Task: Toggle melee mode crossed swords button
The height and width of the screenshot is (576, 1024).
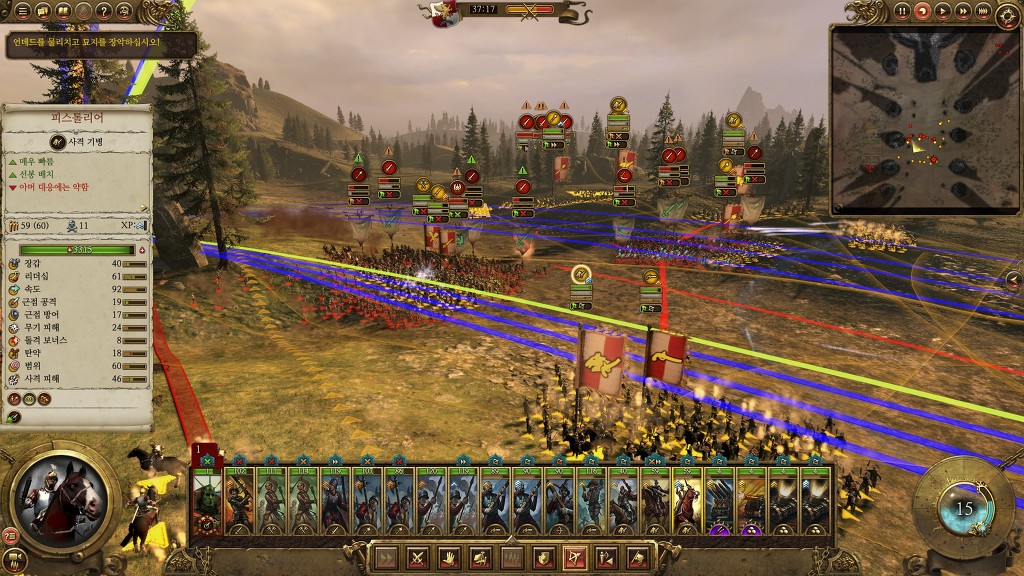Action: 416,557
